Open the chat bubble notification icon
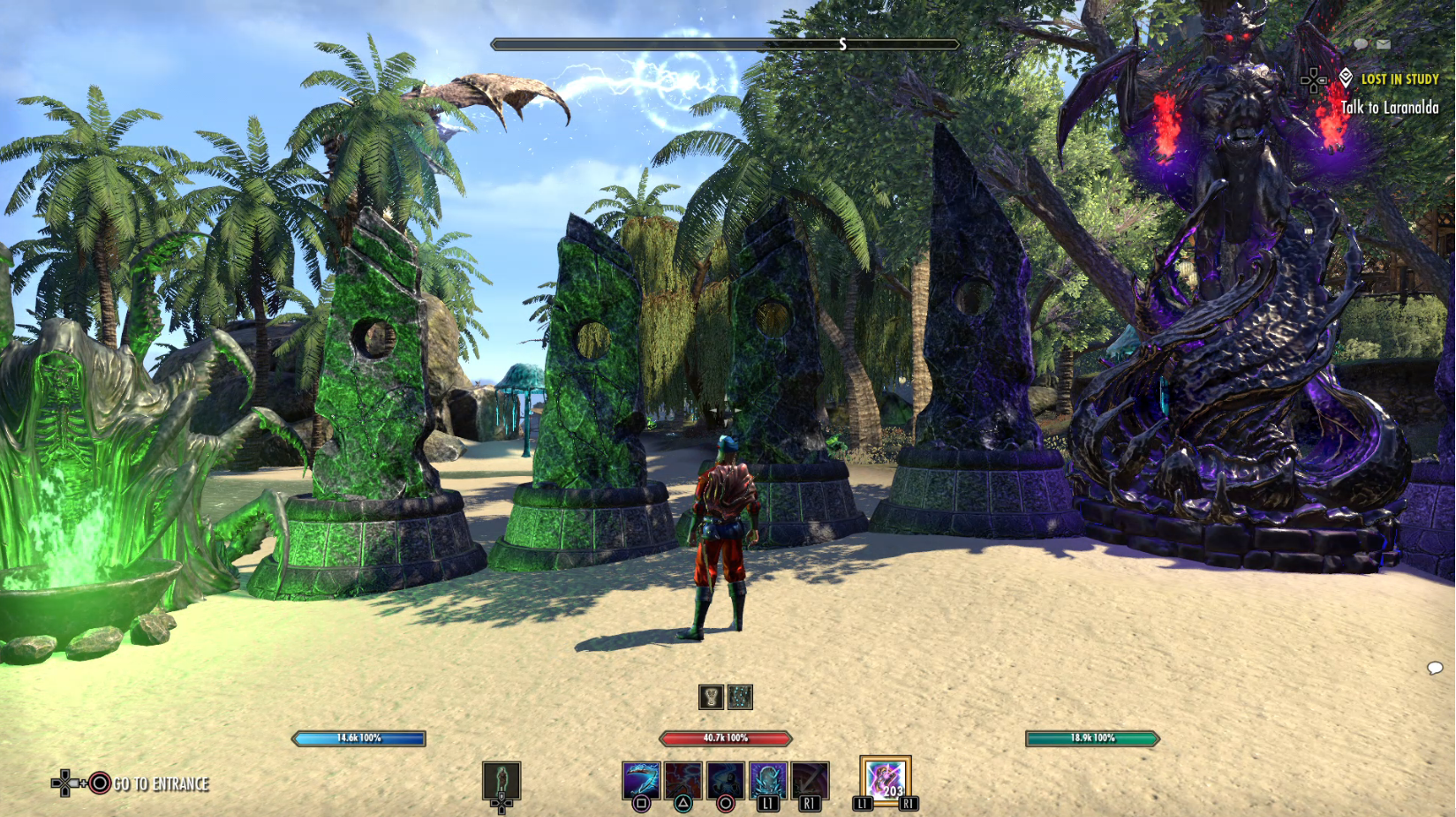Screen dimensions: 1456x817 click(x=1361, y=44)
